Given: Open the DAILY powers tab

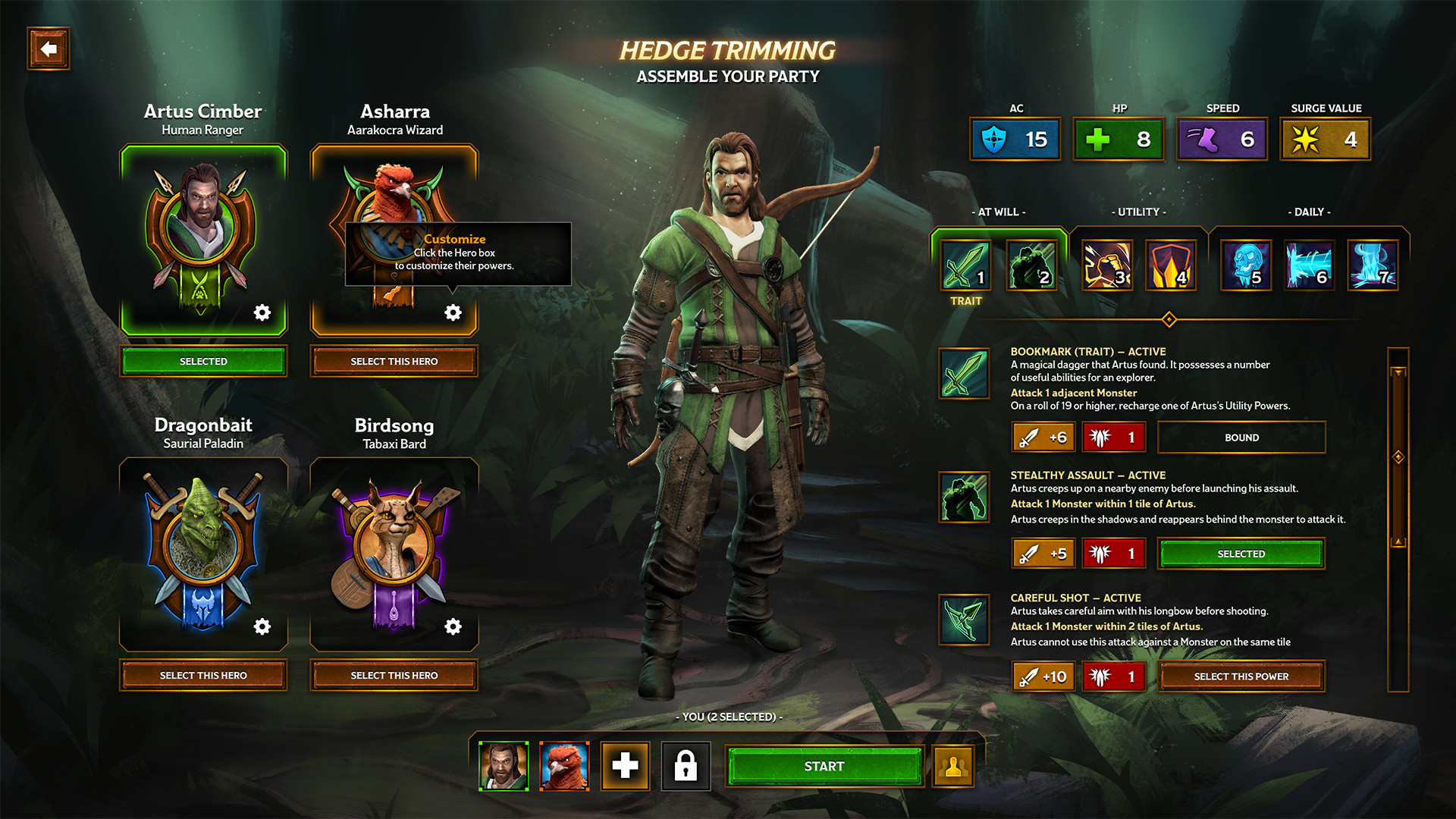Looking at the screenshot, I should pos(1310,212).
